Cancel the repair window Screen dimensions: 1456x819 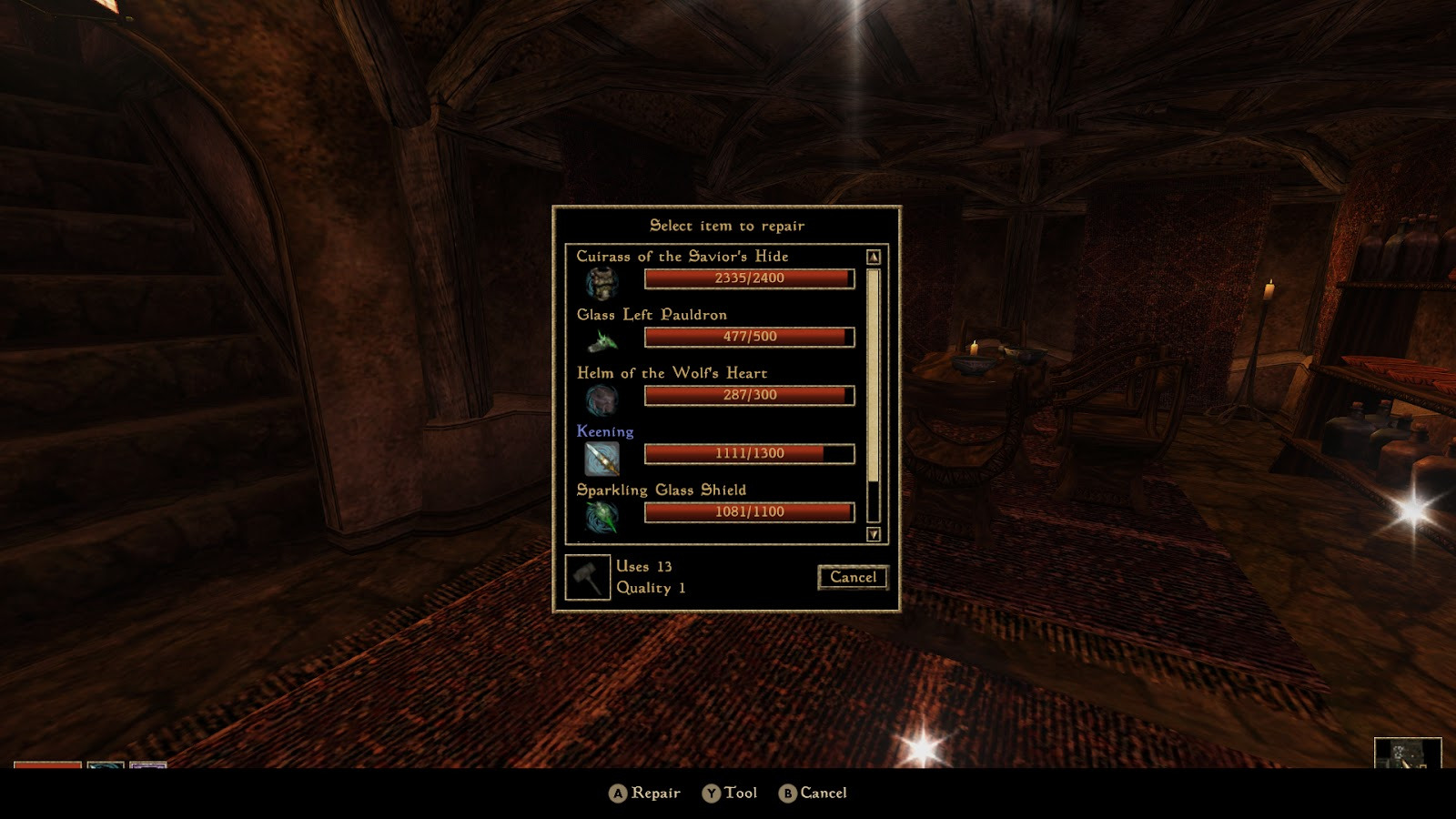pos(853,577)
